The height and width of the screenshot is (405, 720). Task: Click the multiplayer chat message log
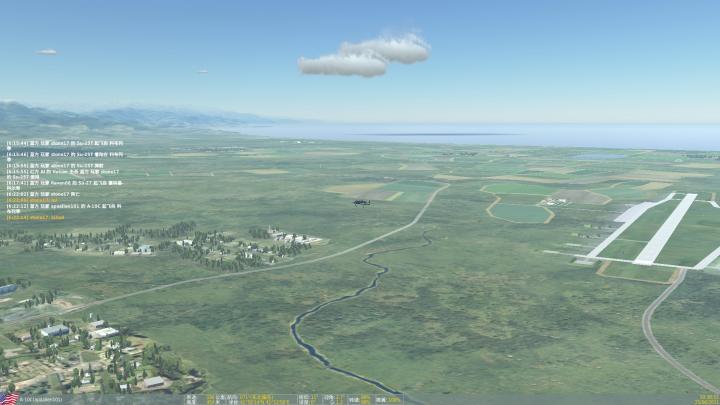pos(65,178)
